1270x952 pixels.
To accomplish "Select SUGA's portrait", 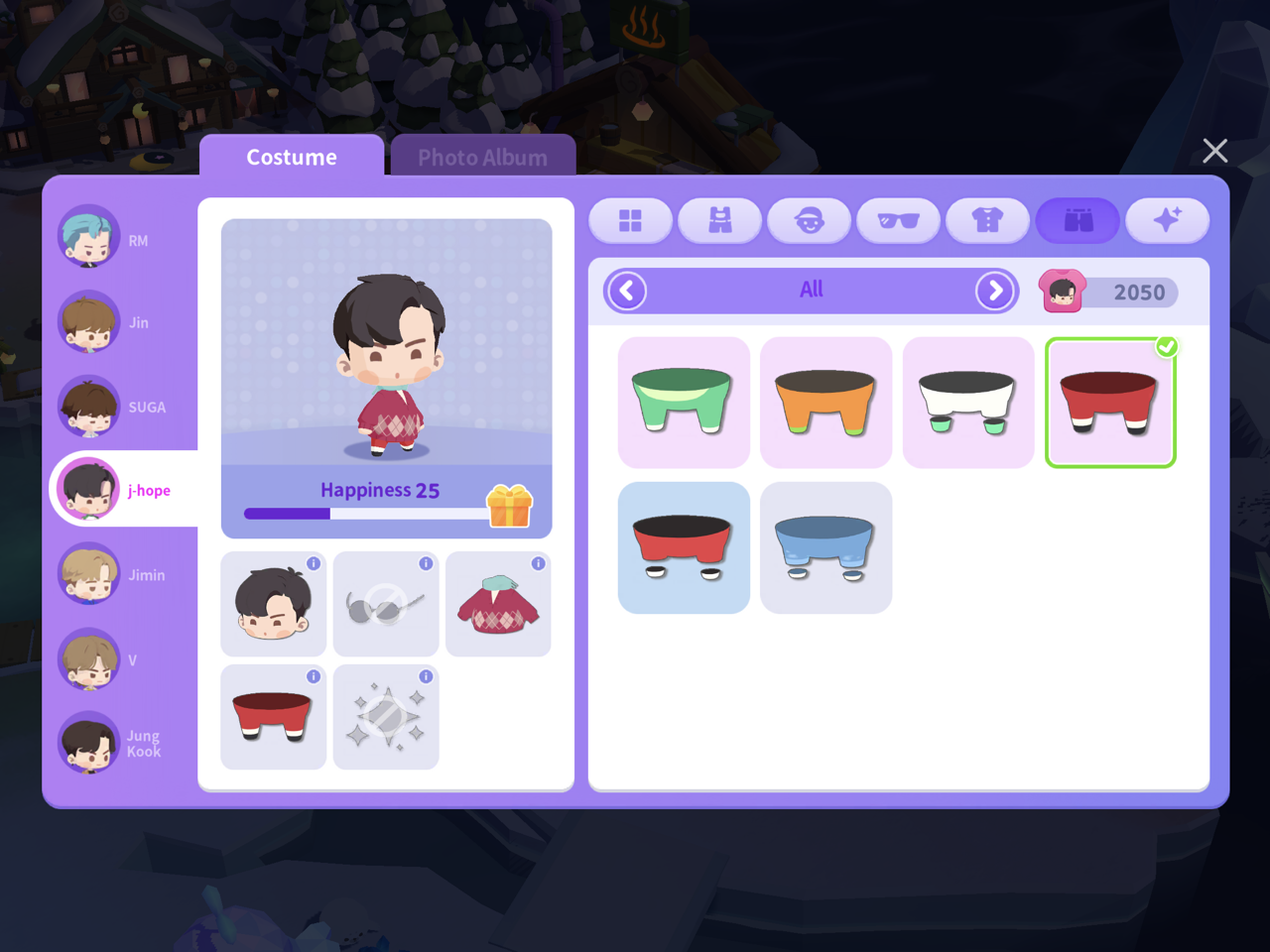I will point(89,407).
